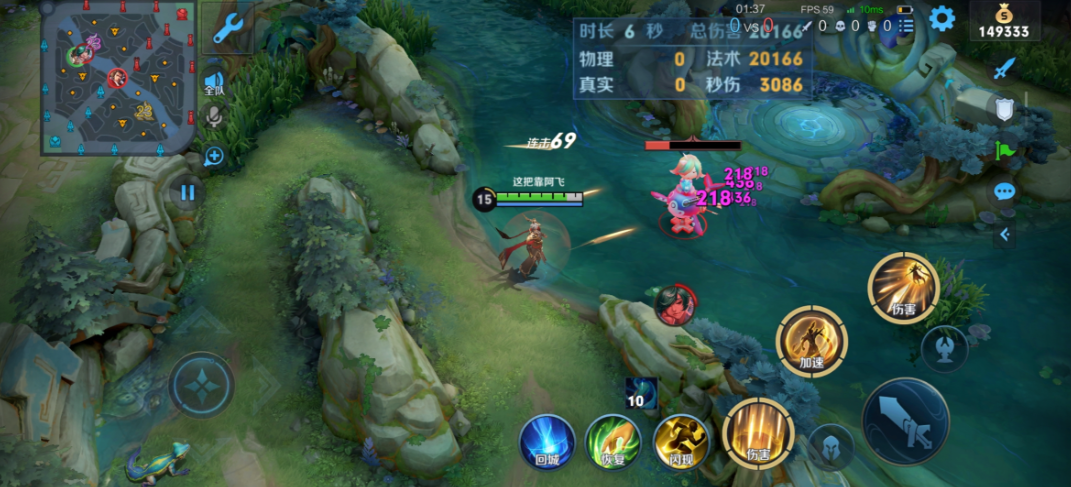Toggle the muted microphone icon
Viewport: 1071px width, 487px height.
[213, 117]
